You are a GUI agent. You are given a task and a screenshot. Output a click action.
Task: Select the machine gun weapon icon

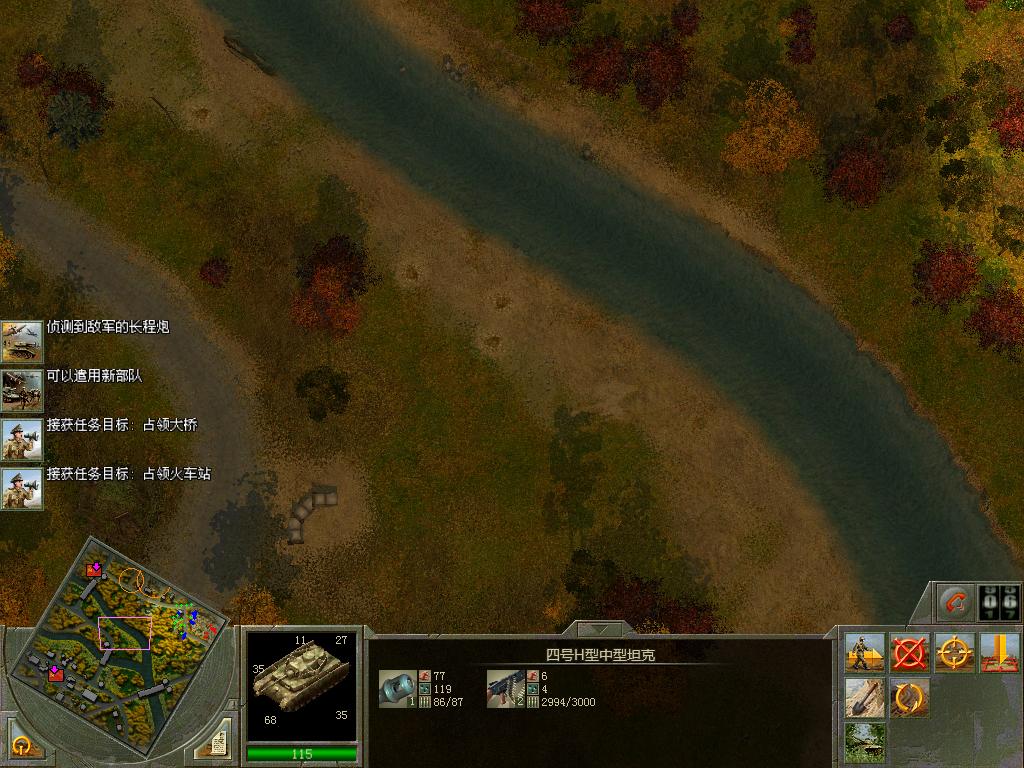pos(505,688)
